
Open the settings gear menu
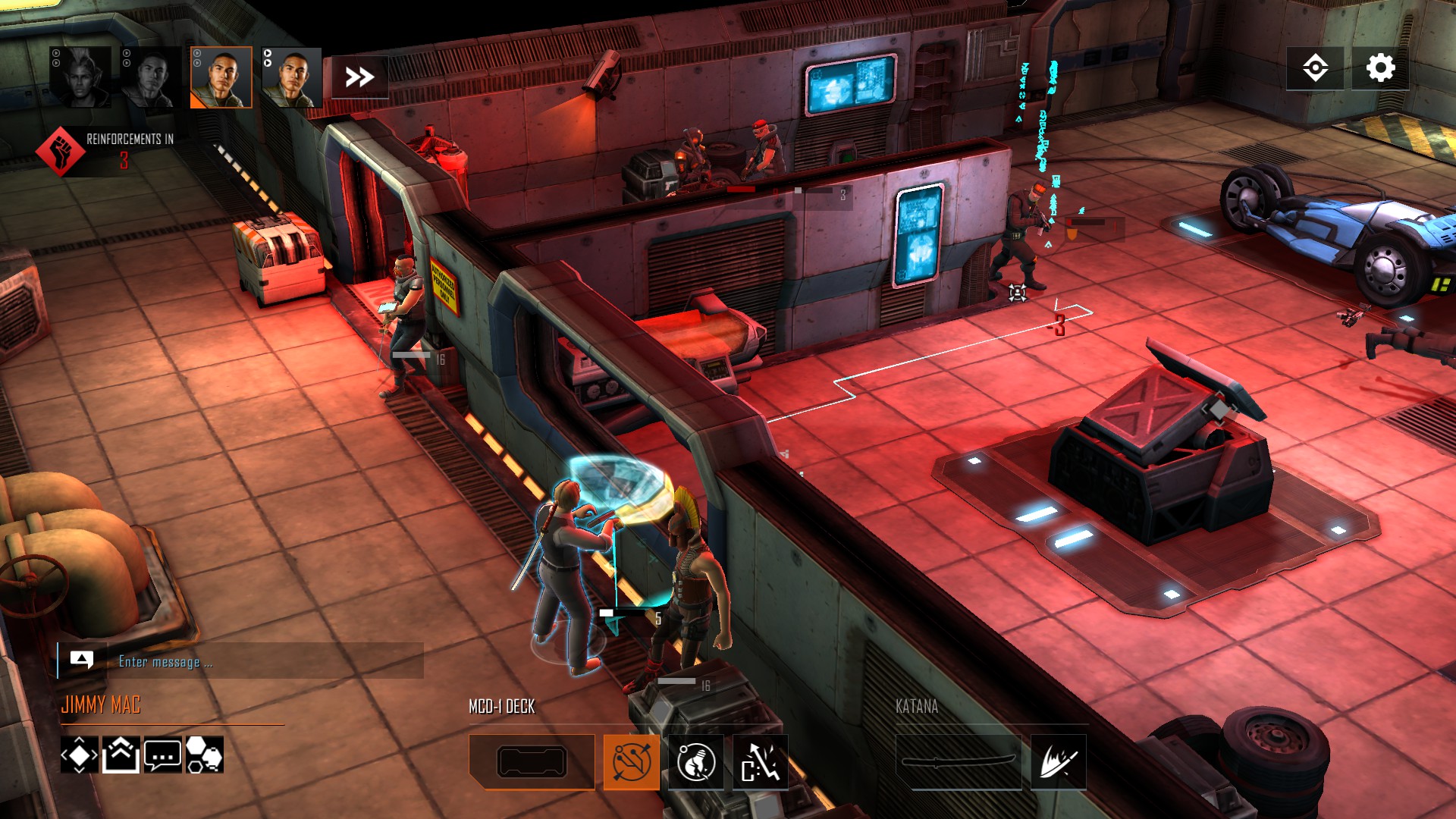tap(1379, 68)
